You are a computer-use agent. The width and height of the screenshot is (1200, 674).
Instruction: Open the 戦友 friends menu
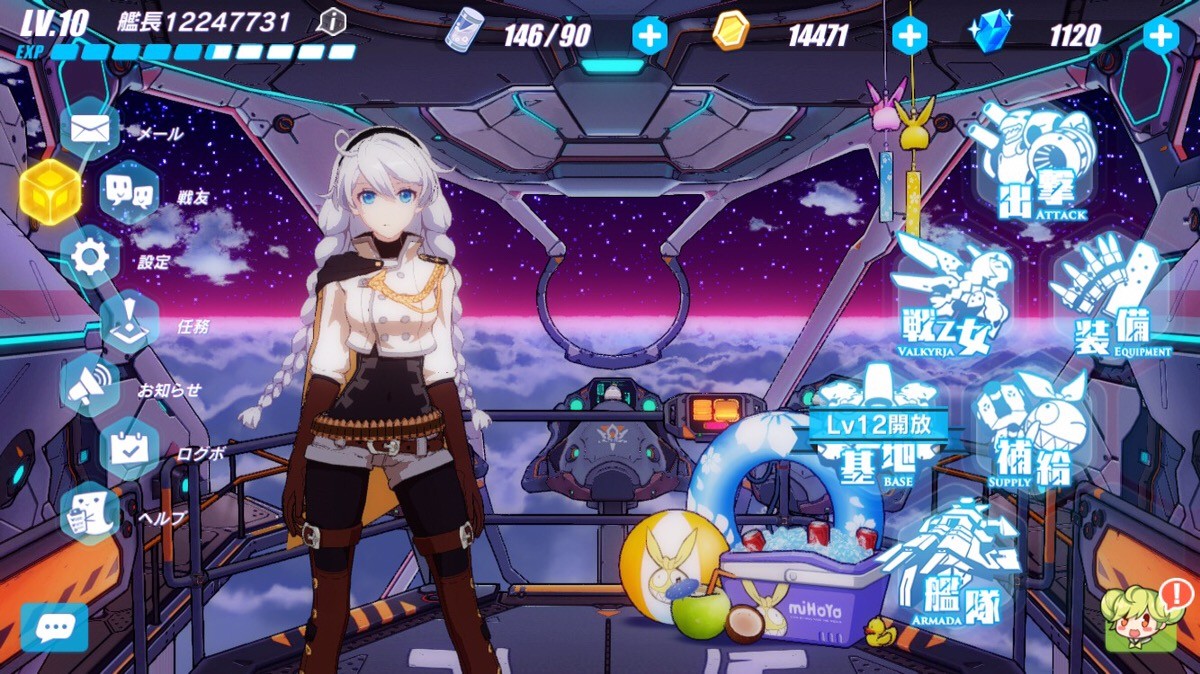point(130,194)
